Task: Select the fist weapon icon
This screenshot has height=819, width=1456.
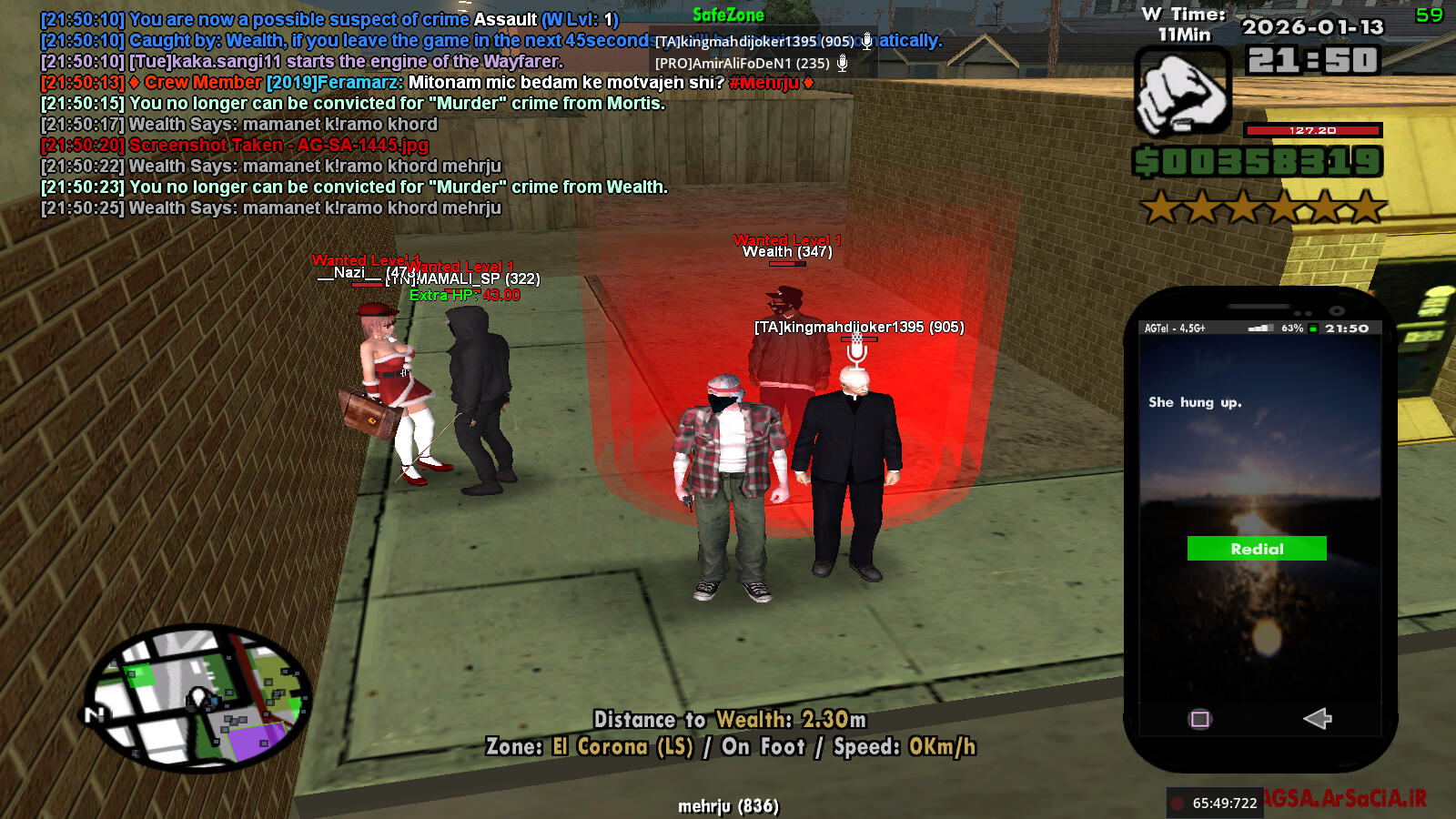Action: coord(1182,94)
